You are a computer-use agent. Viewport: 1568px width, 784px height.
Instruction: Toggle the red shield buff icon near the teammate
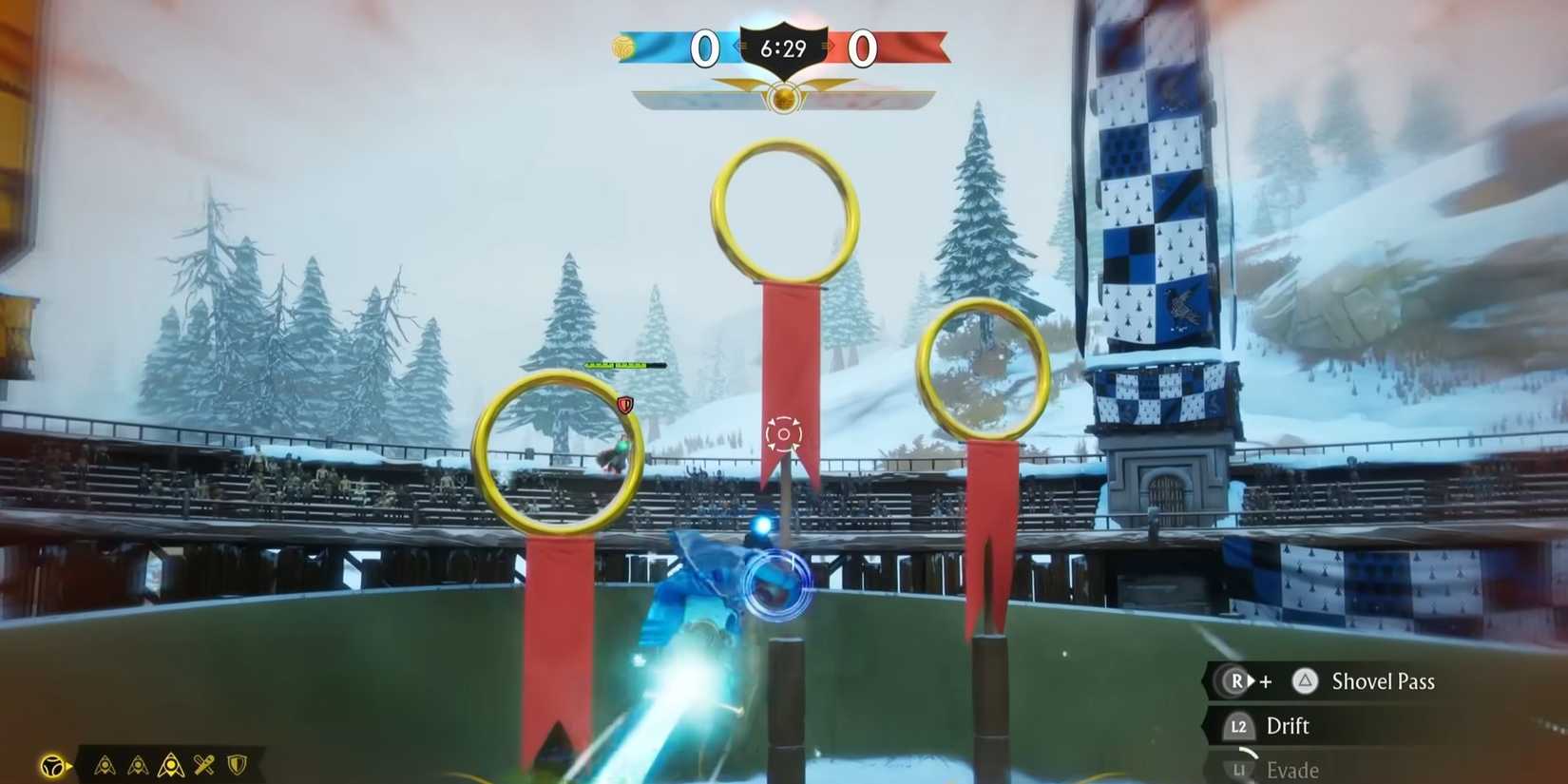[x=625, y=404]
